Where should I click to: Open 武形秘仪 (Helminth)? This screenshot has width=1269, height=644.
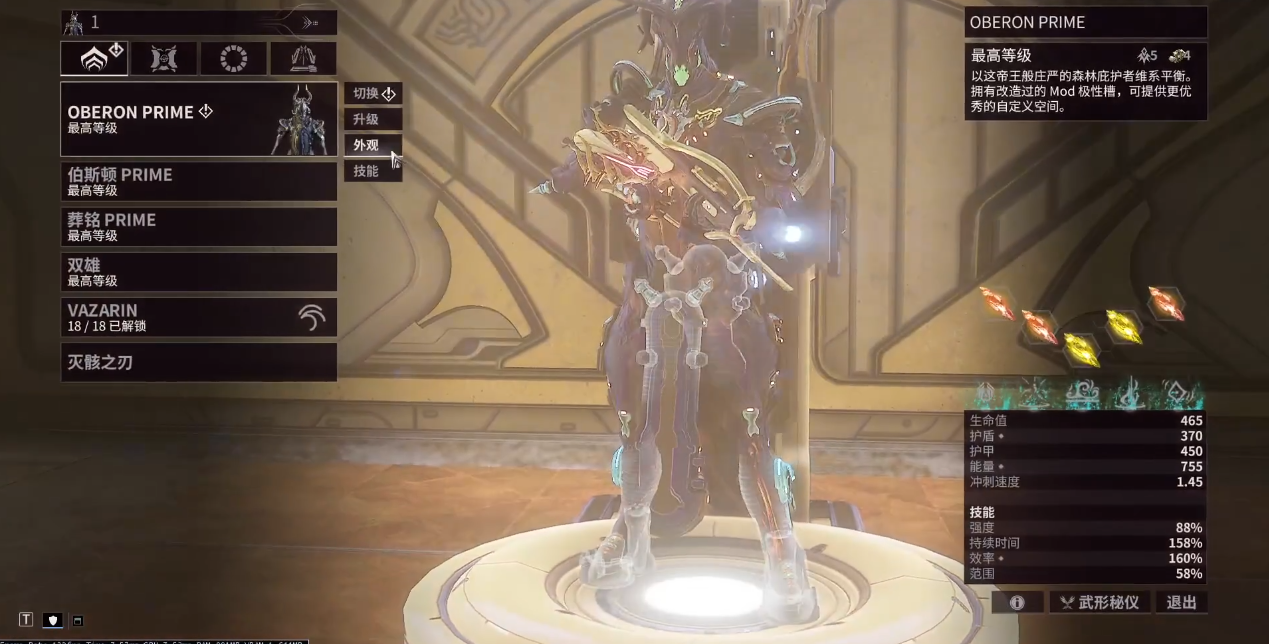tap(1099, 602)
